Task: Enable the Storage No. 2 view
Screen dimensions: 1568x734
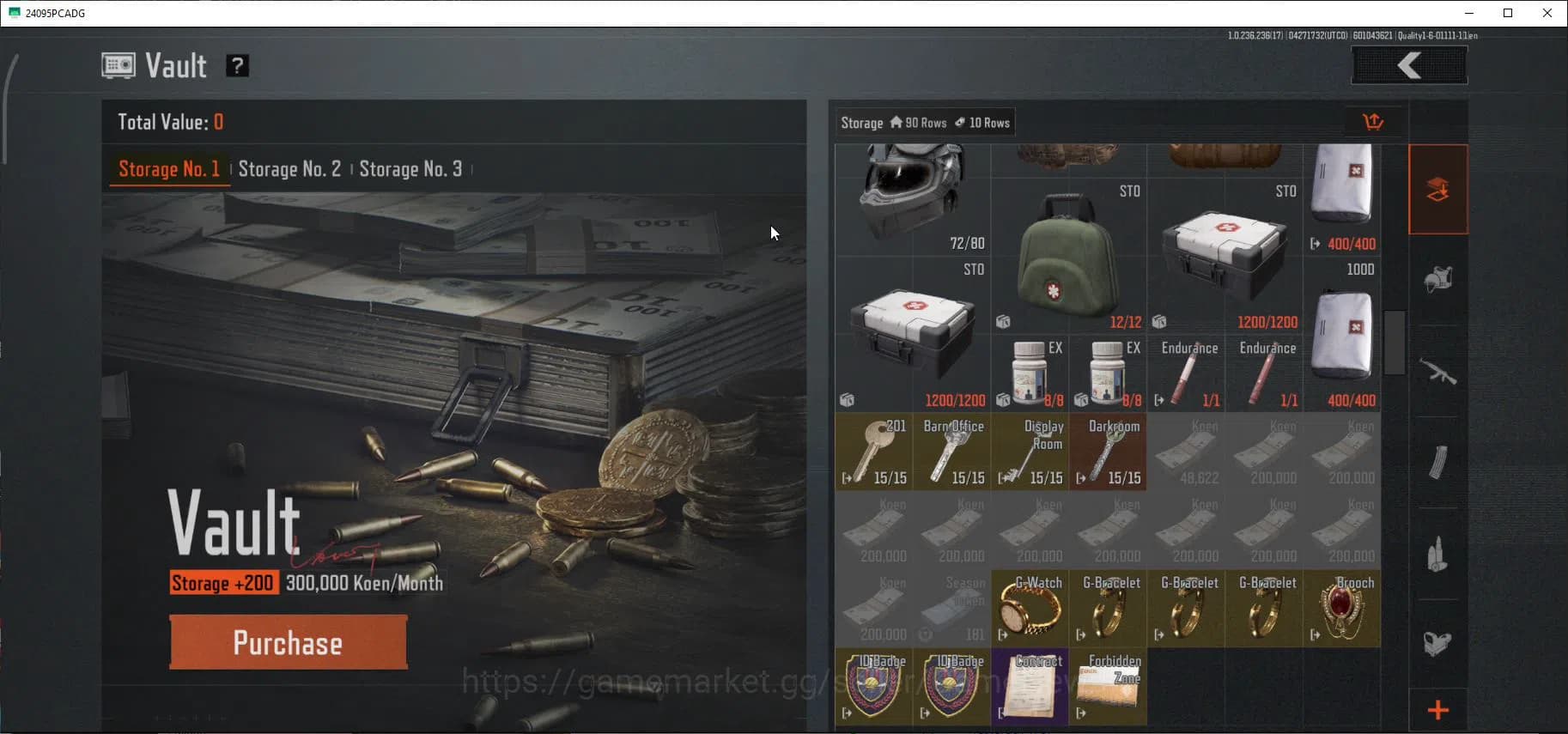Action: (x=289, y=169)
